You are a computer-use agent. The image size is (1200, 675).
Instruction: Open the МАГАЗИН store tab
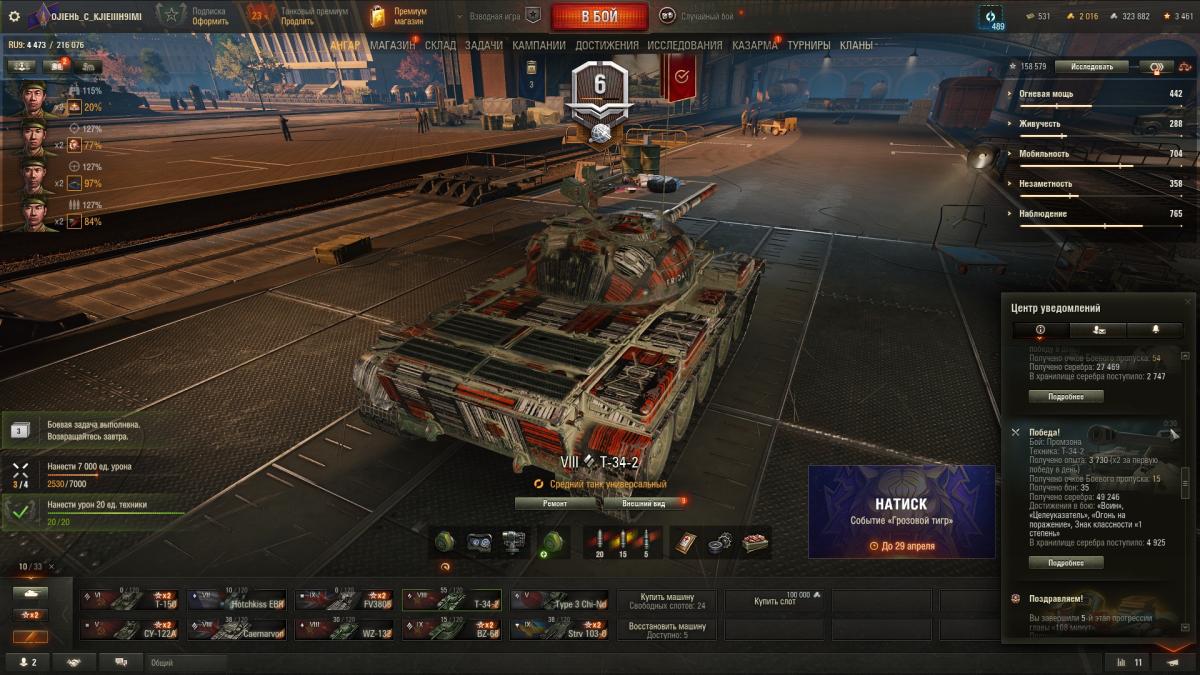392,45
